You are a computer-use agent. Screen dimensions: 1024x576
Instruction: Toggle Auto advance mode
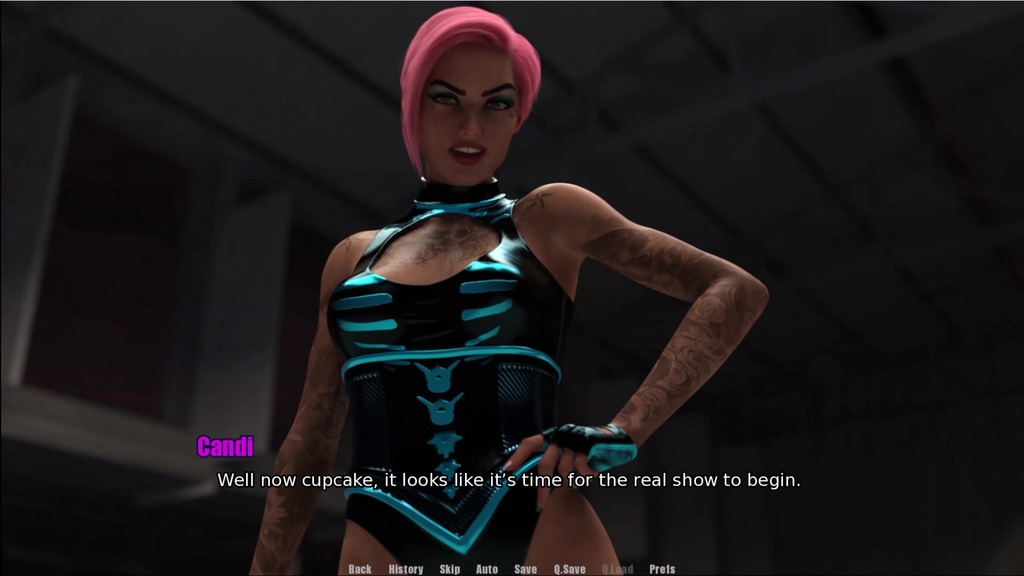(x=487, y=569)
